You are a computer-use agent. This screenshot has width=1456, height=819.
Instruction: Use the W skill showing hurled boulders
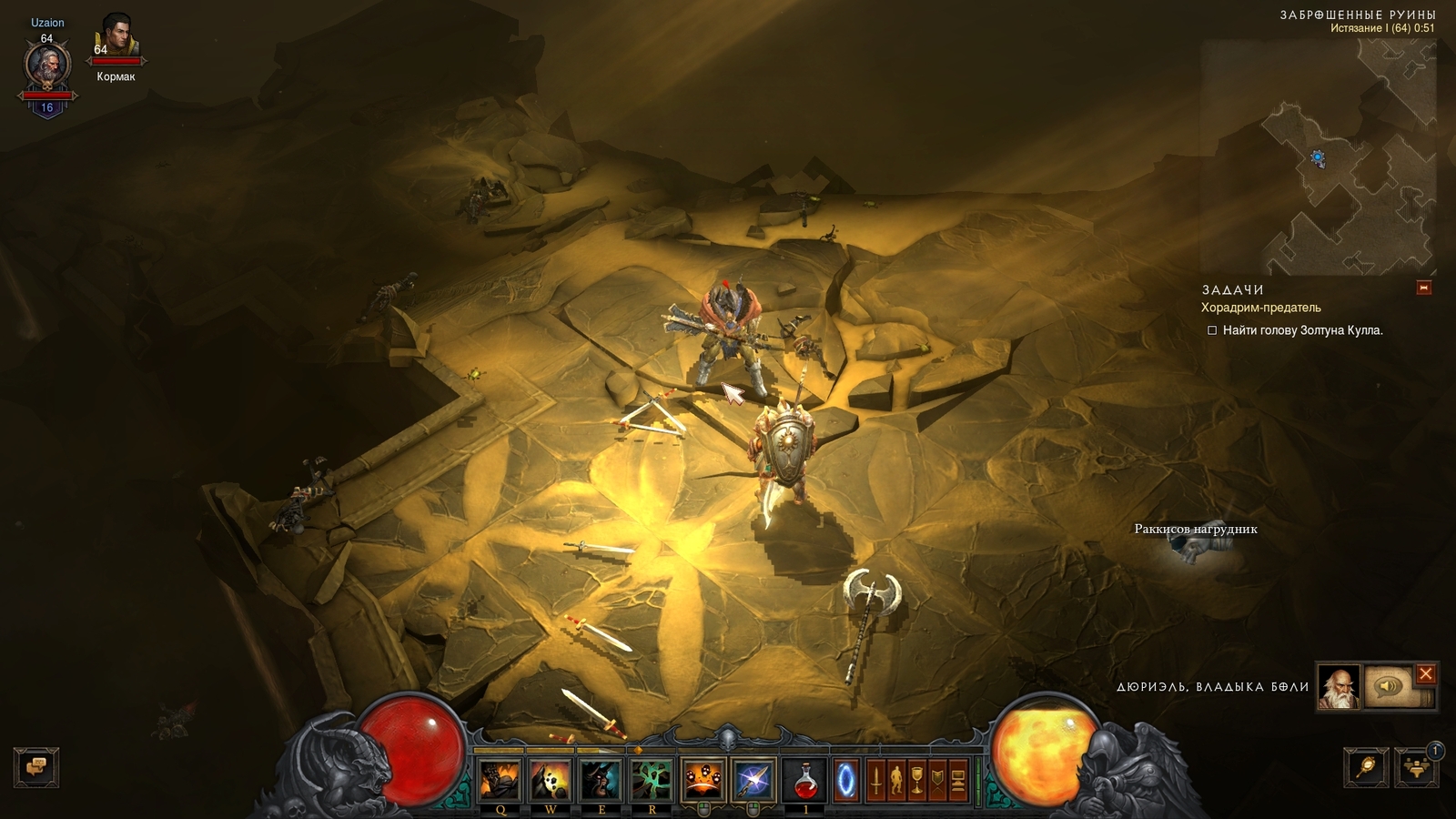click(x=551, y=780)
